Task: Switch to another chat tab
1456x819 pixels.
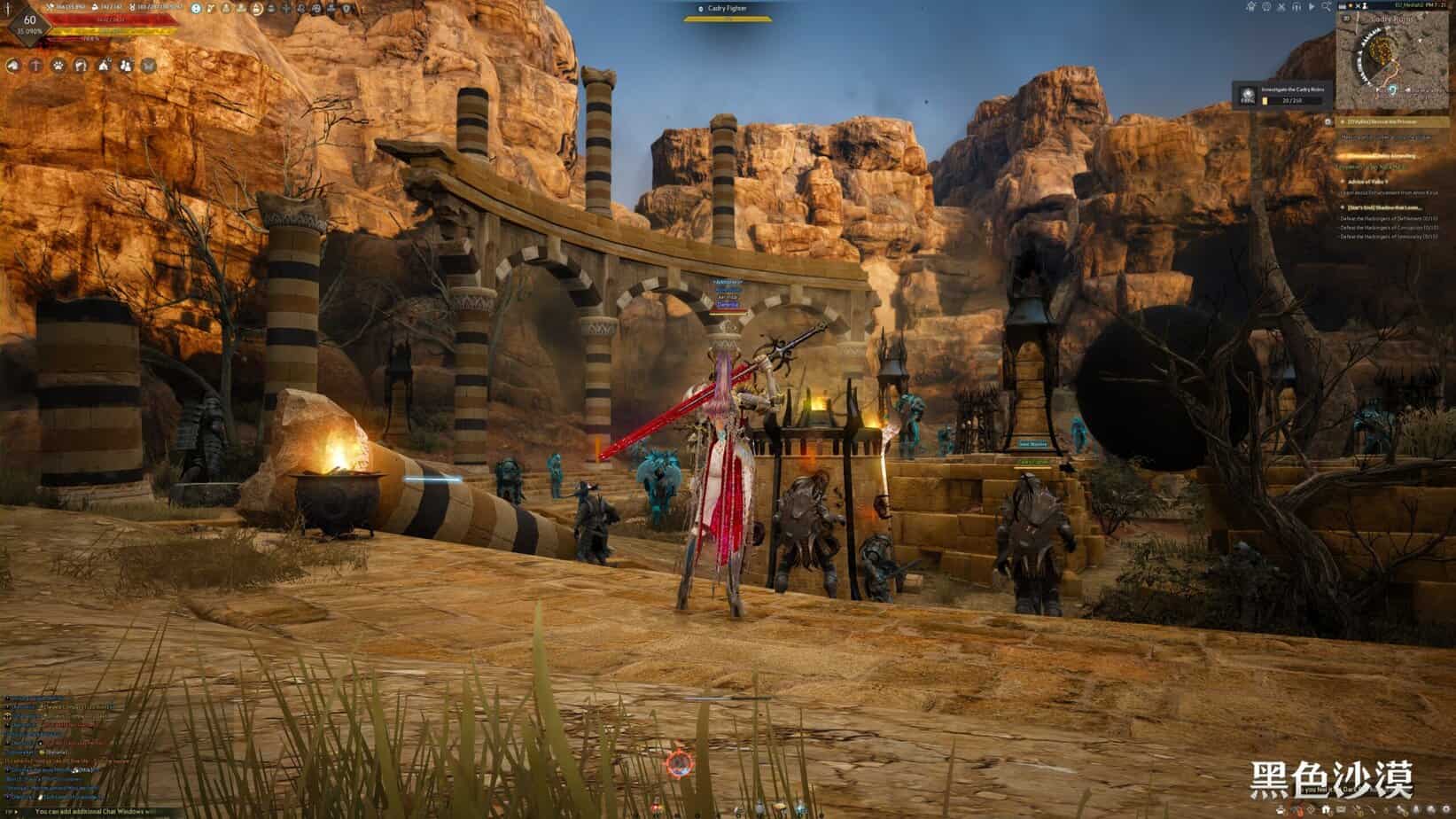Action: (11, 810)
